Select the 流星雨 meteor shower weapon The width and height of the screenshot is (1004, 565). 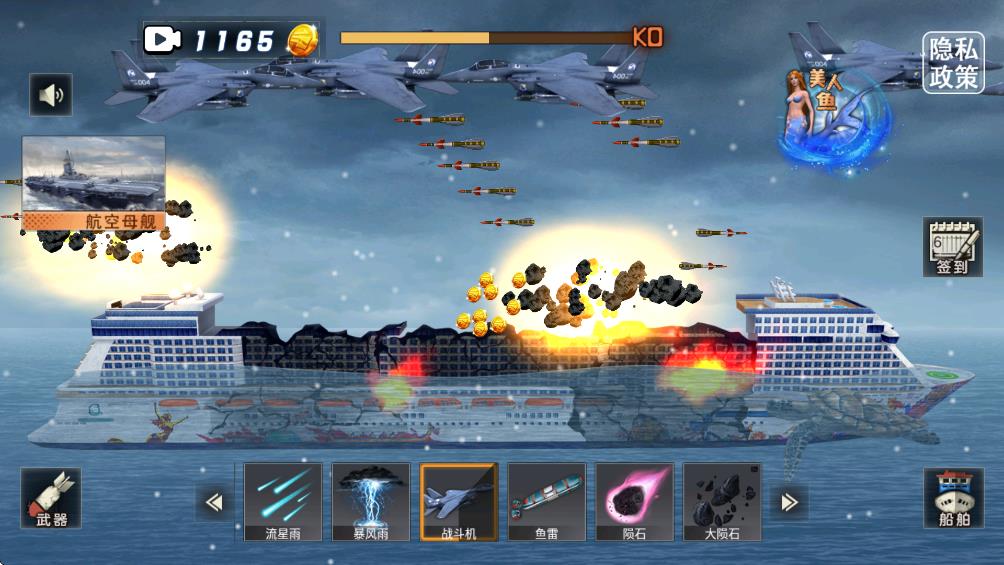[283, 502]
